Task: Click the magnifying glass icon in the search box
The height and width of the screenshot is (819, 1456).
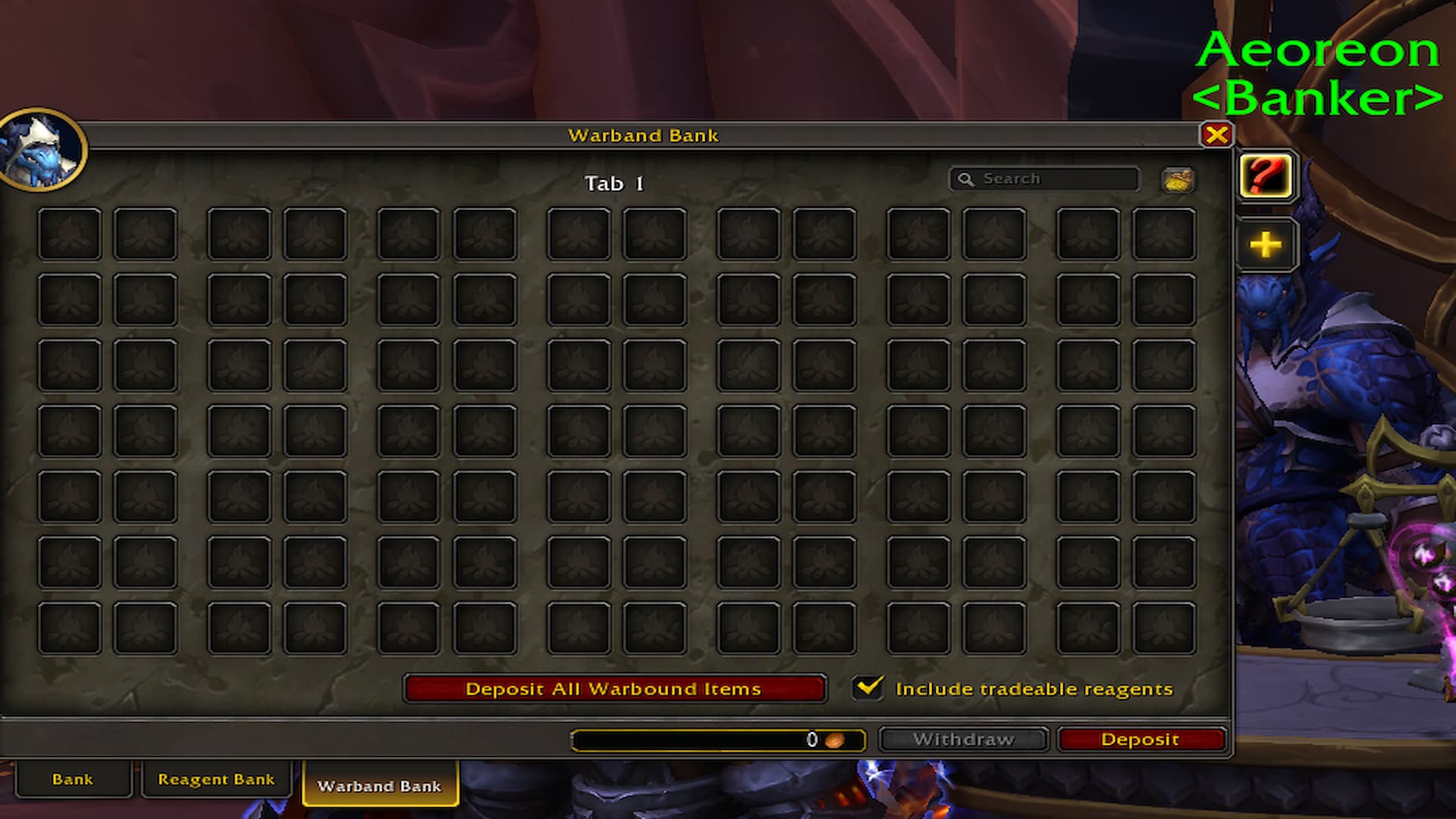Action: pos(966,179)
